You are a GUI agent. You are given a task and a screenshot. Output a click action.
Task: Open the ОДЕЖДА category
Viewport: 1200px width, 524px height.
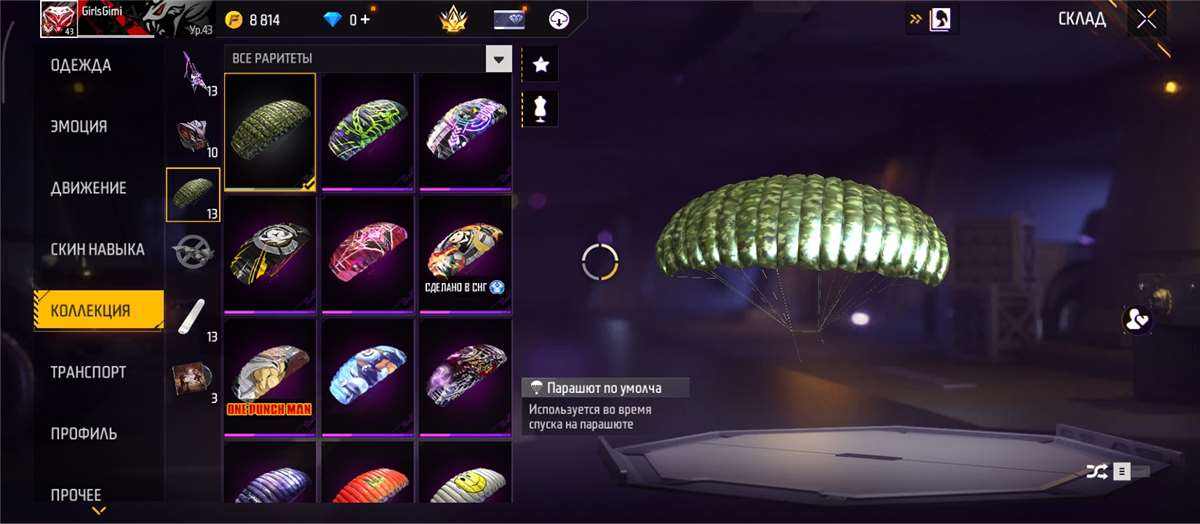(82, 66)
